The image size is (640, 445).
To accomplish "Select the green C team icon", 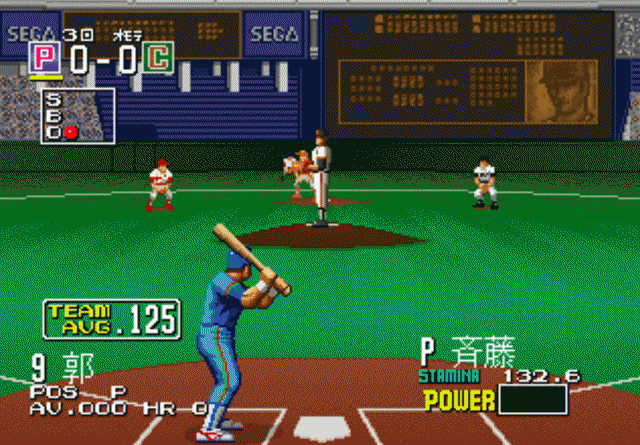I will coord(156,59).
